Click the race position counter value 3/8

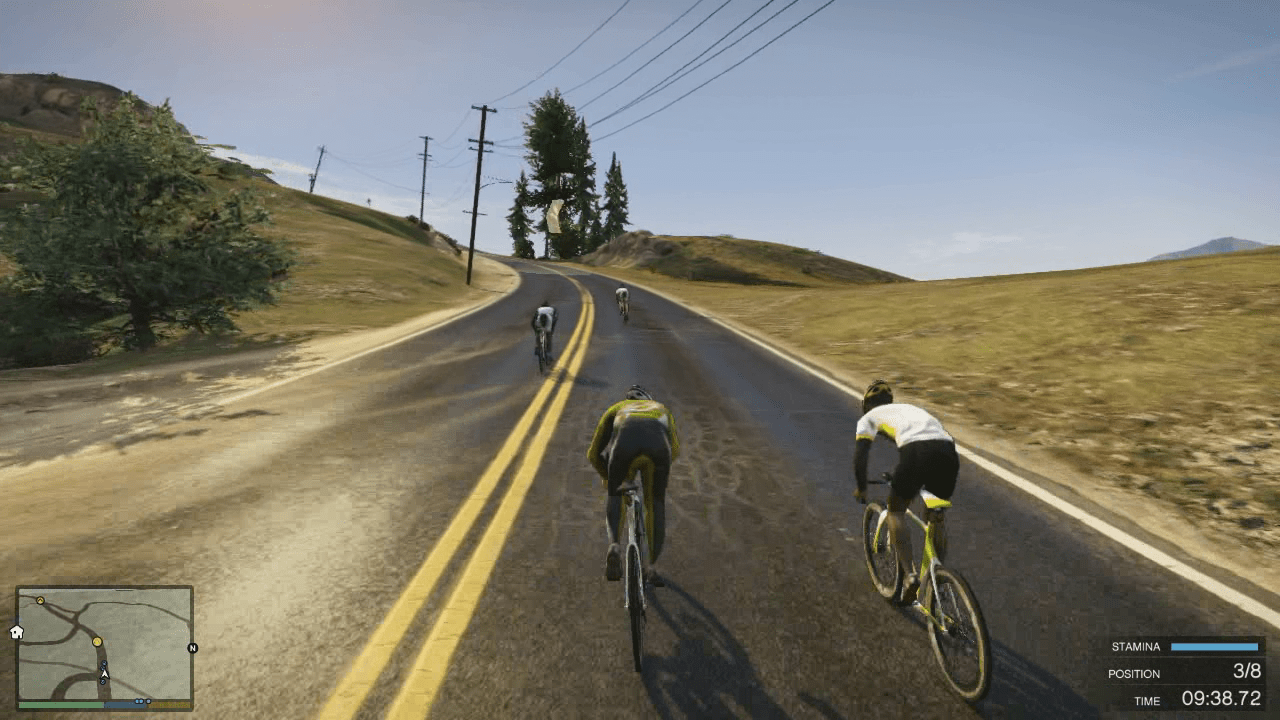click(x=1248, y=671)
